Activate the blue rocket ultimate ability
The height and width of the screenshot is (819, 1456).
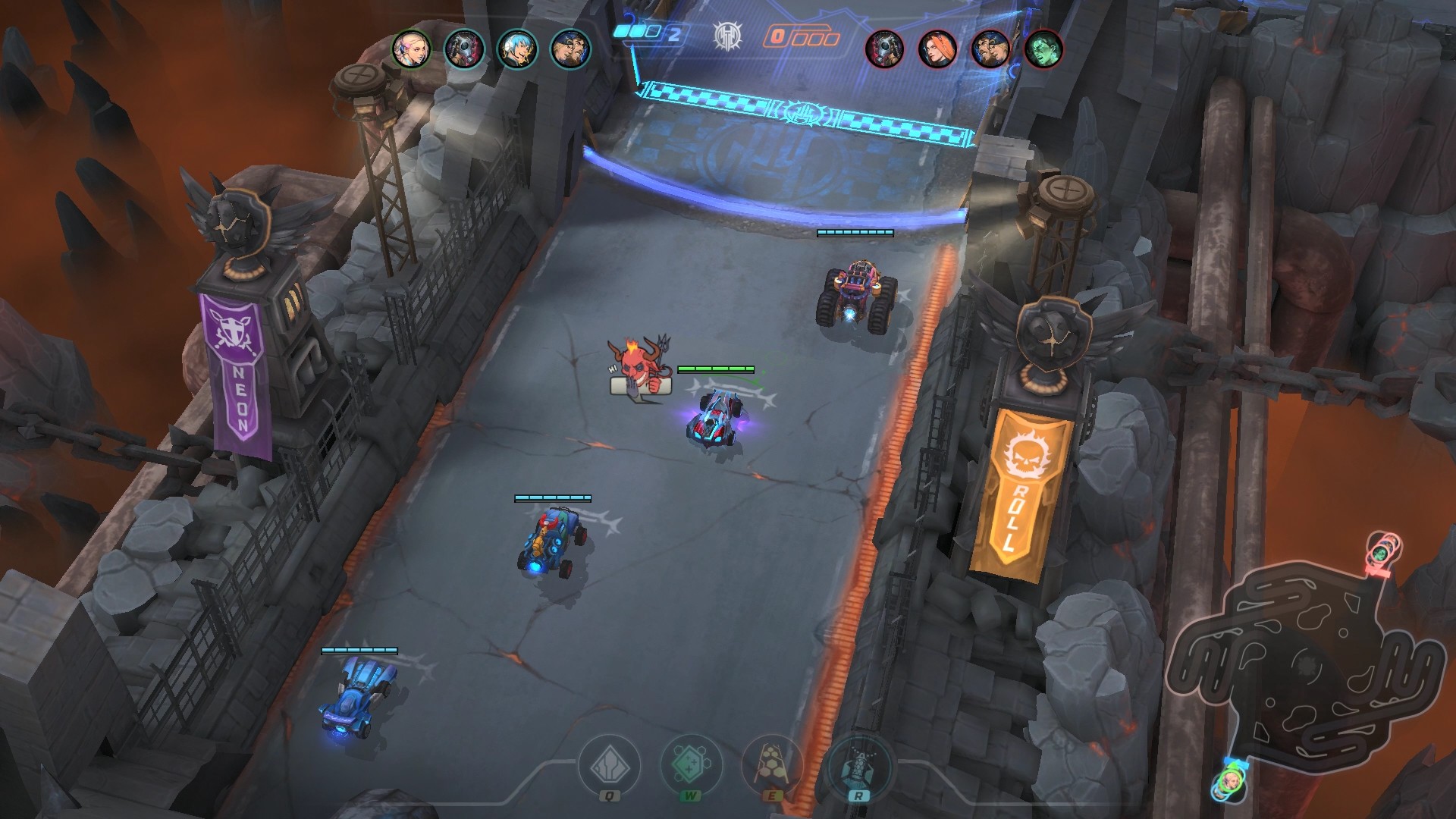coord(858,766)
